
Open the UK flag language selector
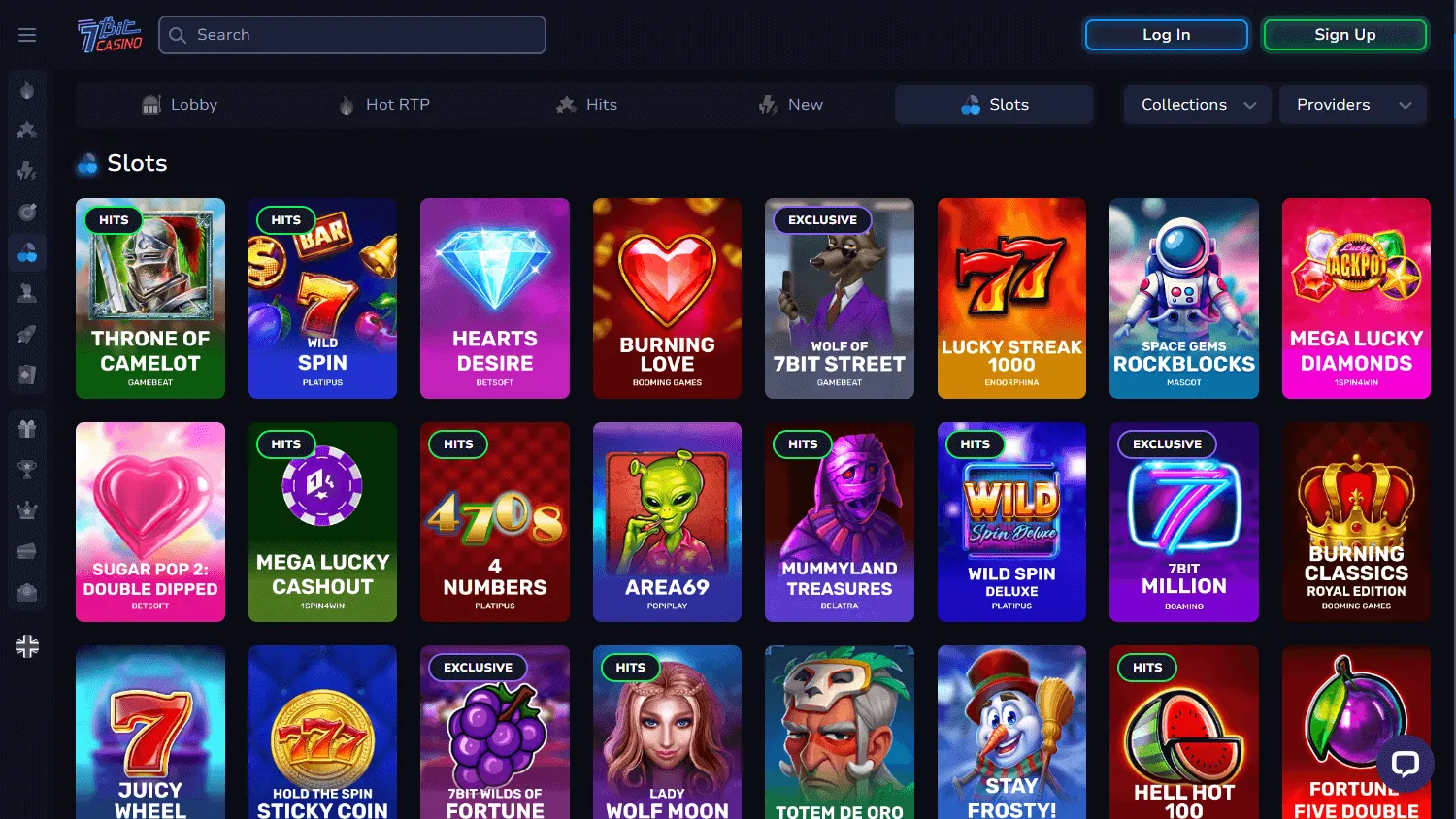[27, 644]
